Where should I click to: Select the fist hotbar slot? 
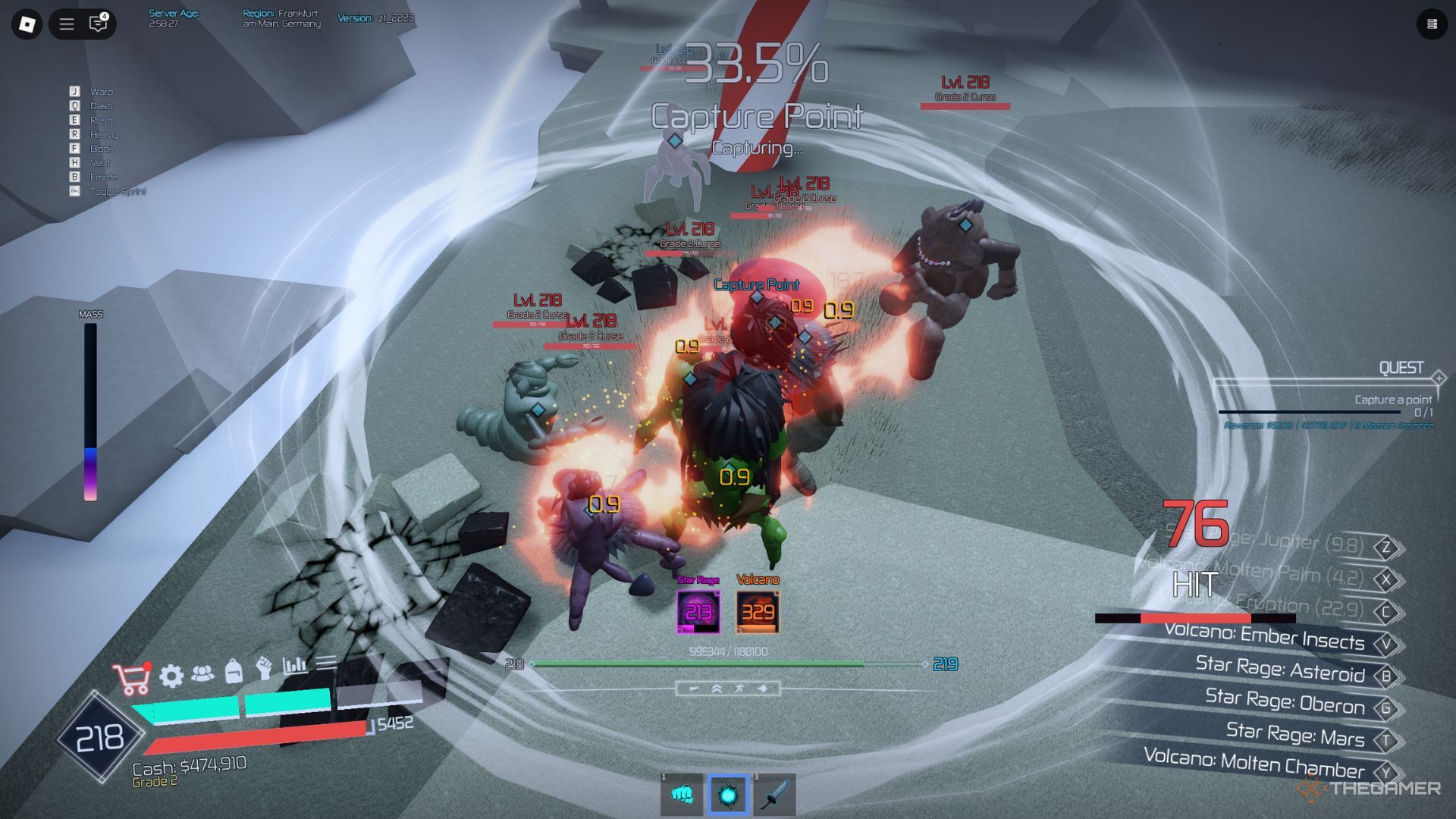pyautogui.click(x=682, y=794)
